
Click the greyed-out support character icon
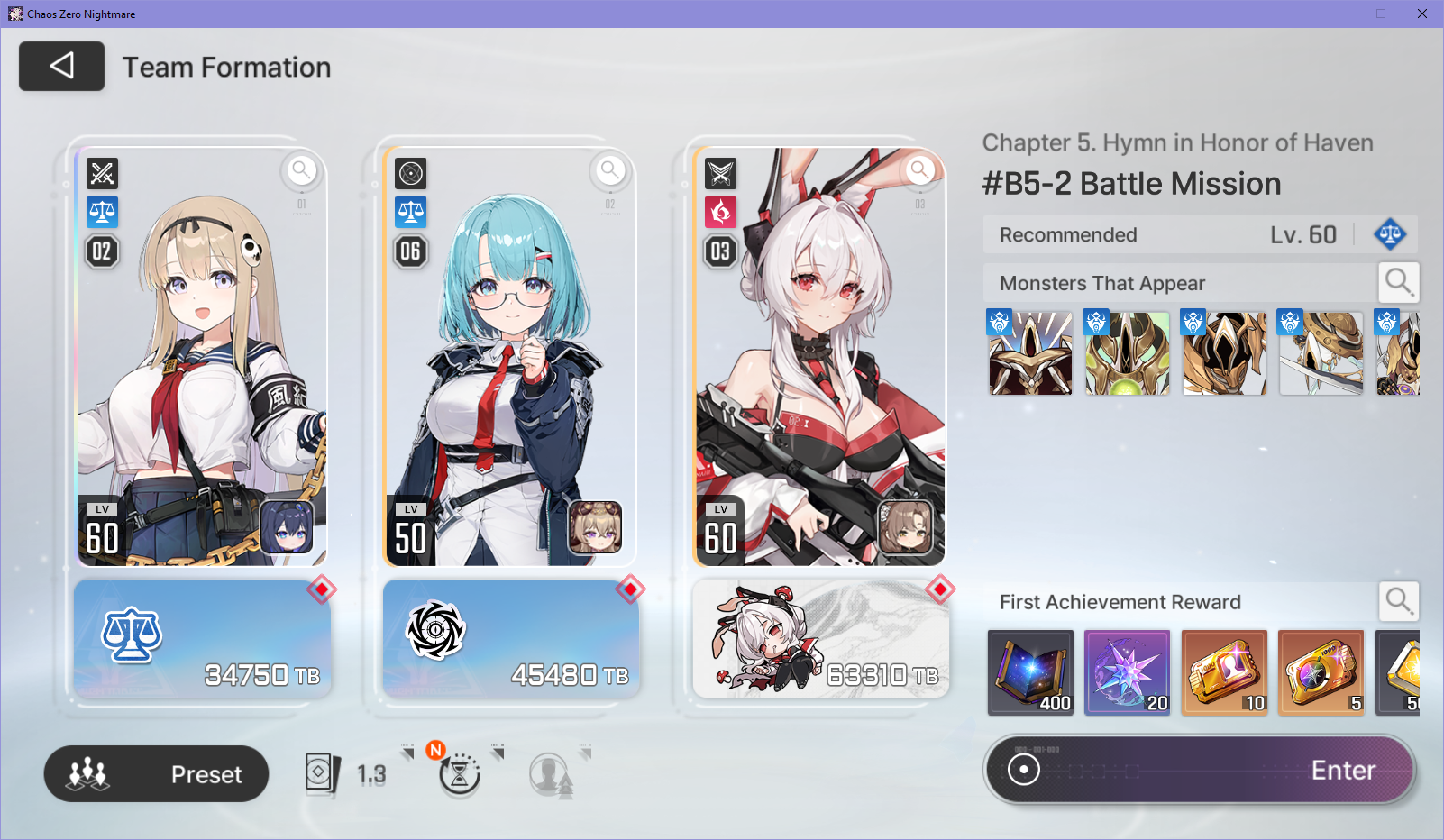coord(550,773)
